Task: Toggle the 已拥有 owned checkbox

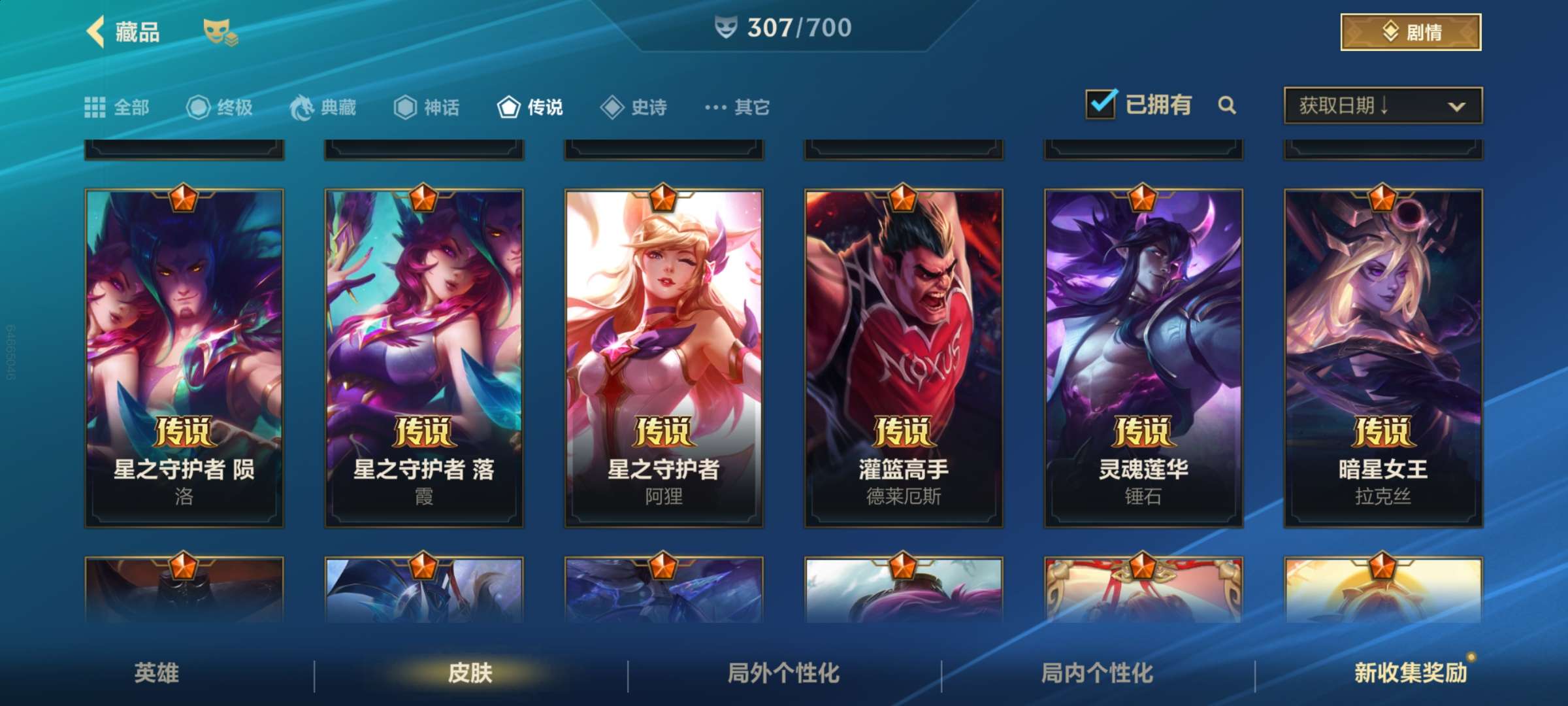Action: click(1101, 105)
